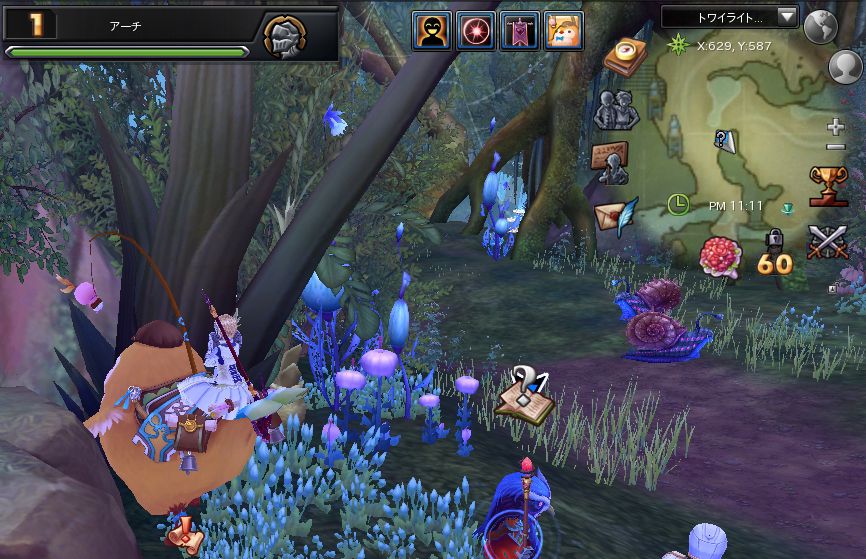Select the orange cat pet buff icon
This screenshot has height=559, width=866.
pos(564,31)
